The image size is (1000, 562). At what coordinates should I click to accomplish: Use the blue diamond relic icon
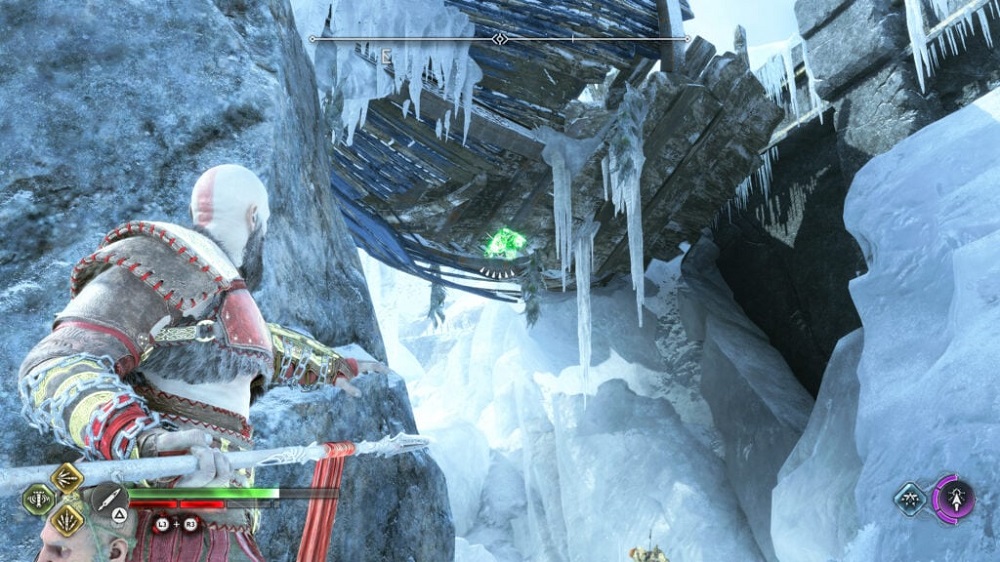pos(910,498)
